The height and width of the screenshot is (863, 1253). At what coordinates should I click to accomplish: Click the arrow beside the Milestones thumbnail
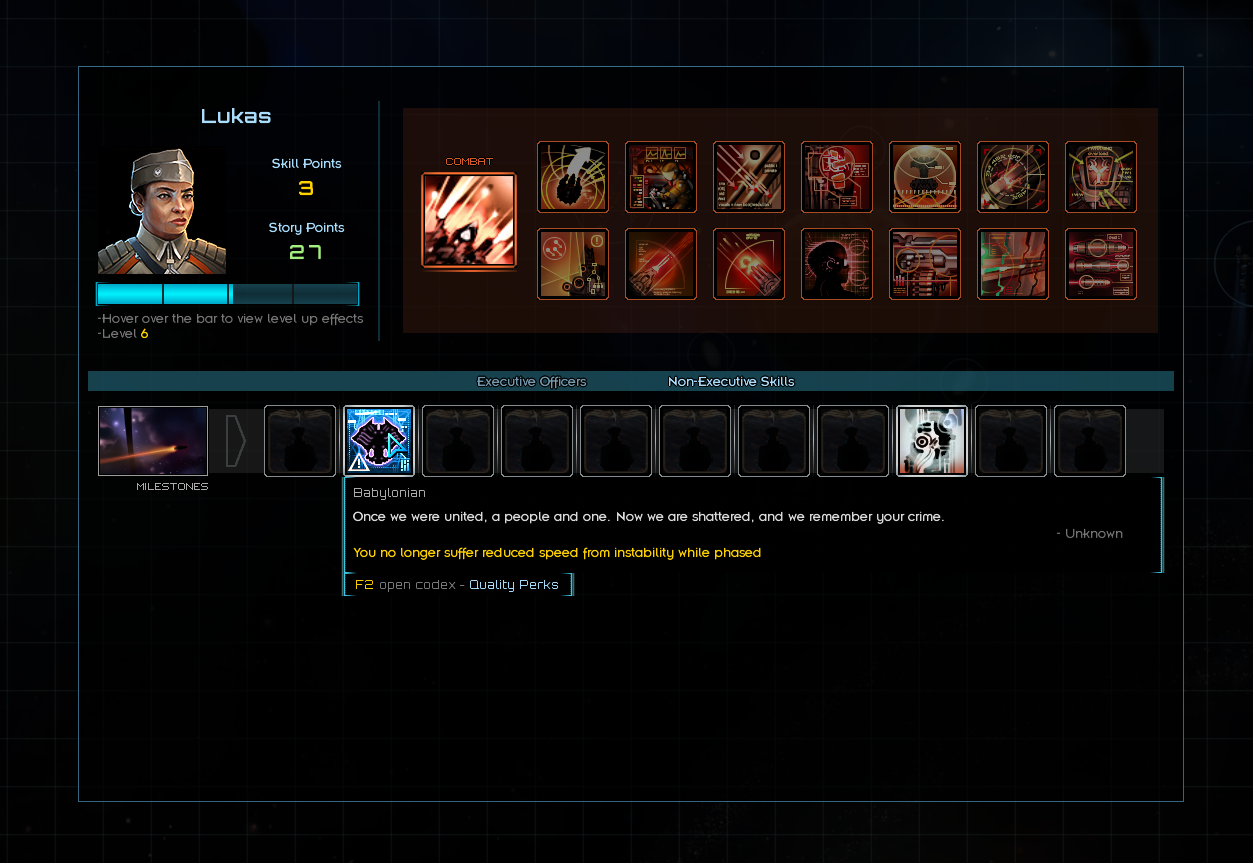pyautogui.click(x=236, y=441)
